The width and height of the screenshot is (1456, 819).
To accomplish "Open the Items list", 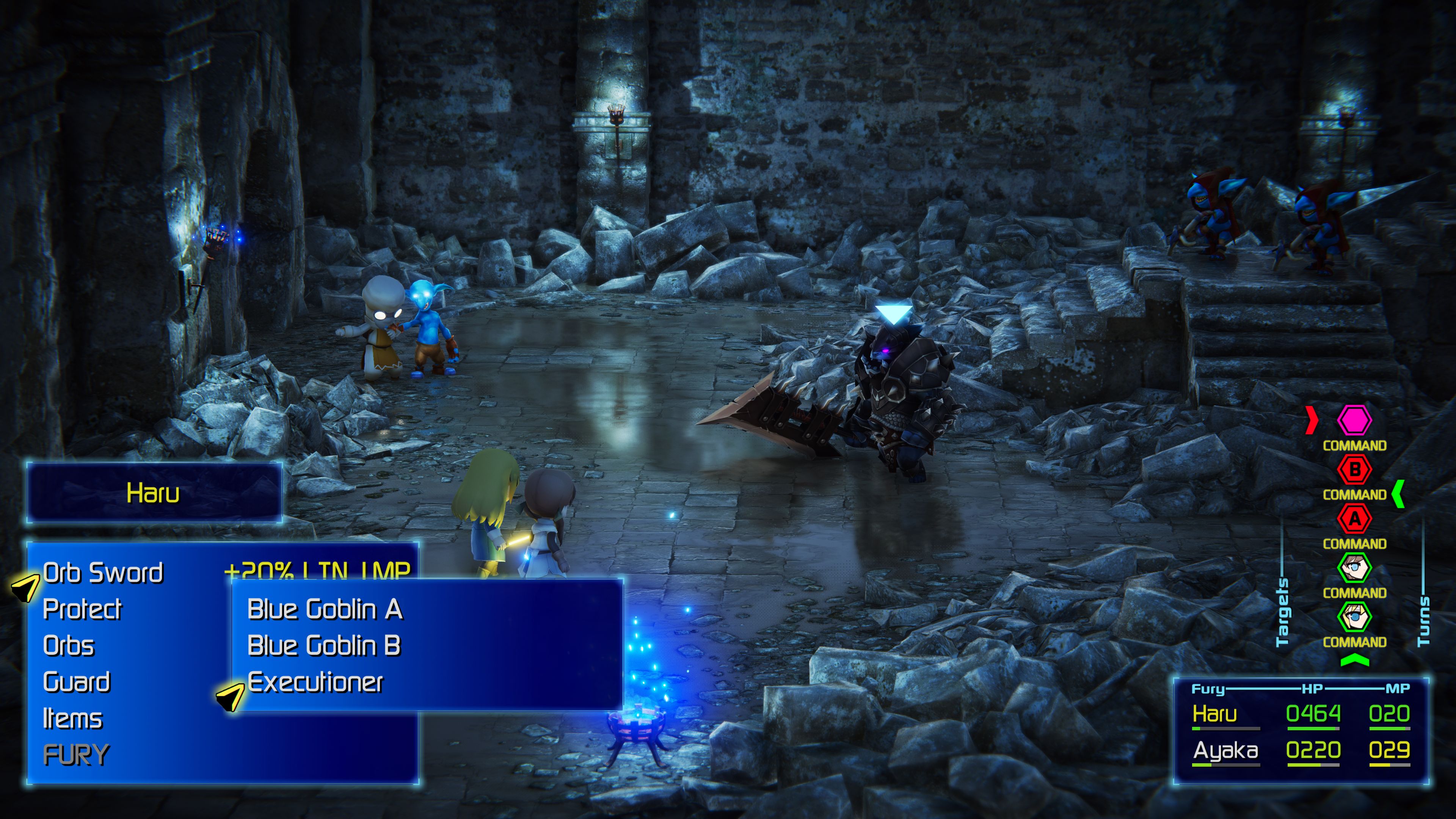I will (x=72, y=719).
